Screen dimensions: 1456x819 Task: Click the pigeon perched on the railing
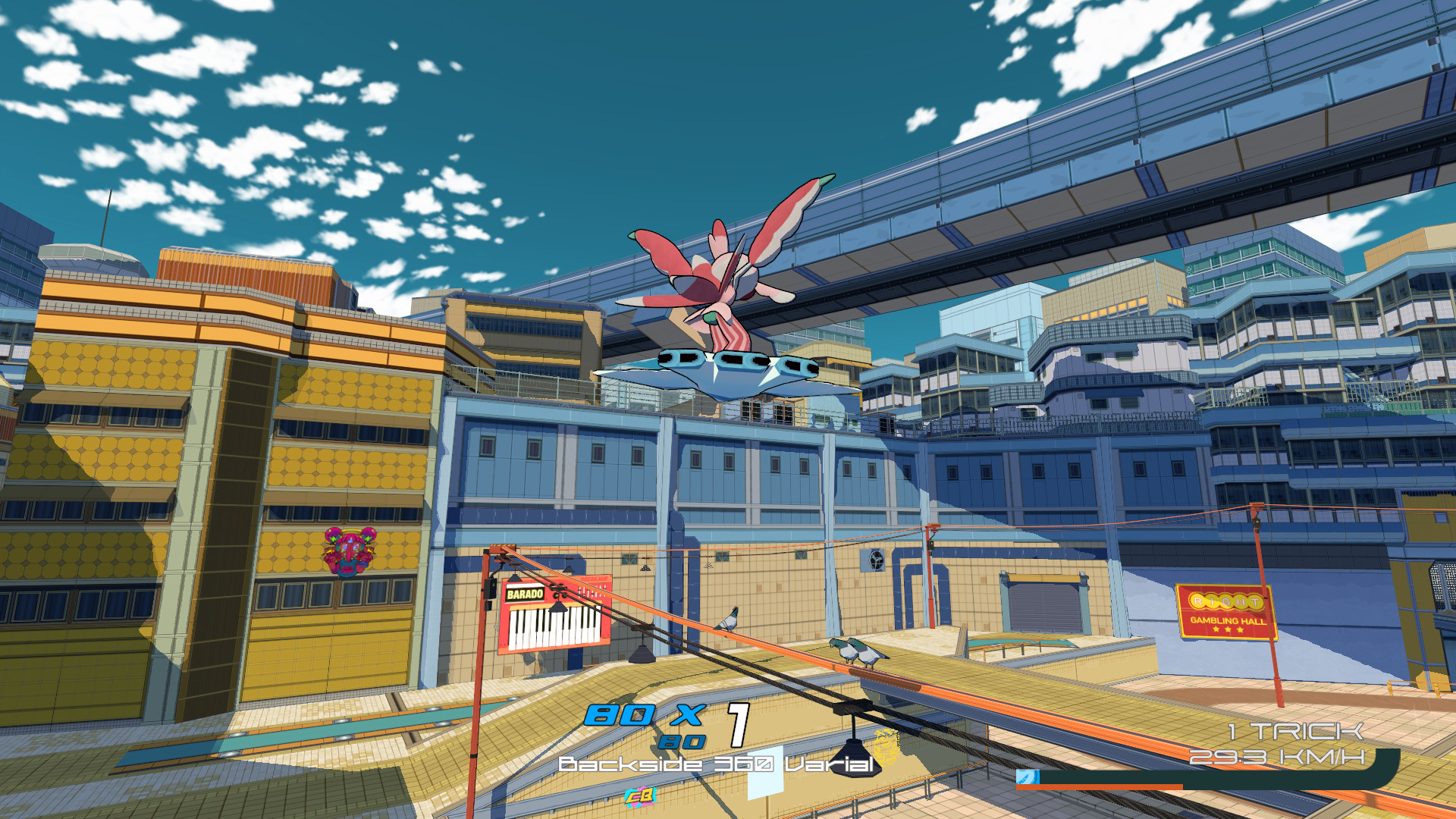(726, 620)
